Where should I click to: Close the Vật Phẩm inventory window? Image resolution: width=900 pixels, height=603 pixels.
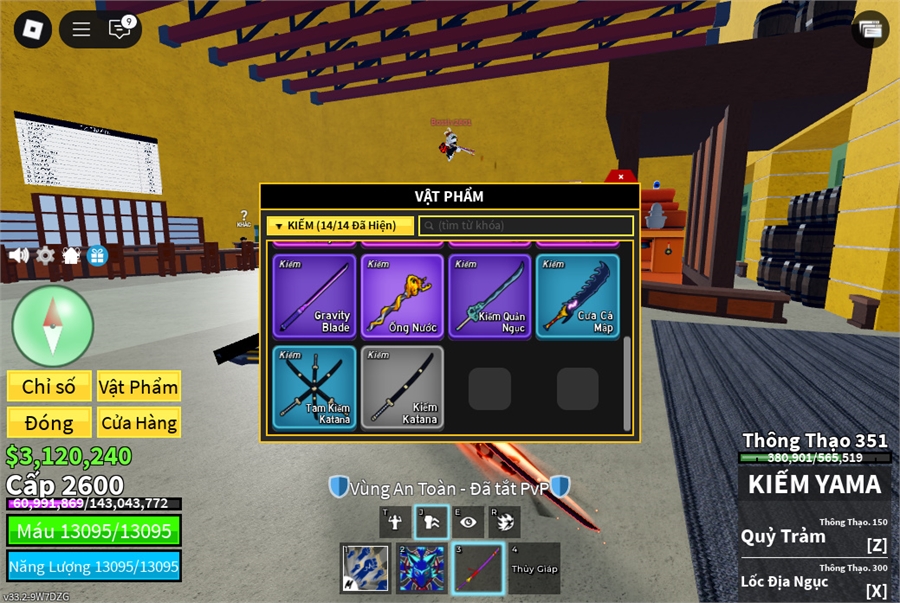pyautogui.click(x=620, y=177)
